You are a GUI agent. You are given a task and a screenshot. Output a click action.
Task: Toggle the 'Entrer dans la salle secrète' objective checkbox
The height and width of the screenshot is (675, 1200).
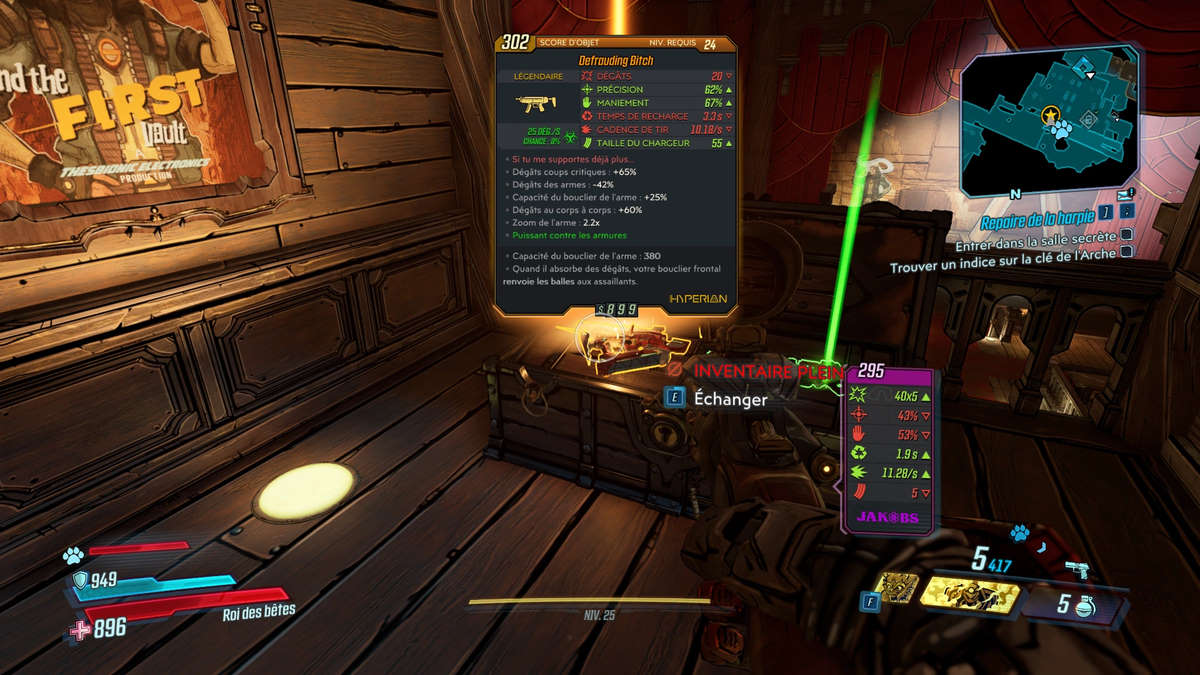point(1127,236)
